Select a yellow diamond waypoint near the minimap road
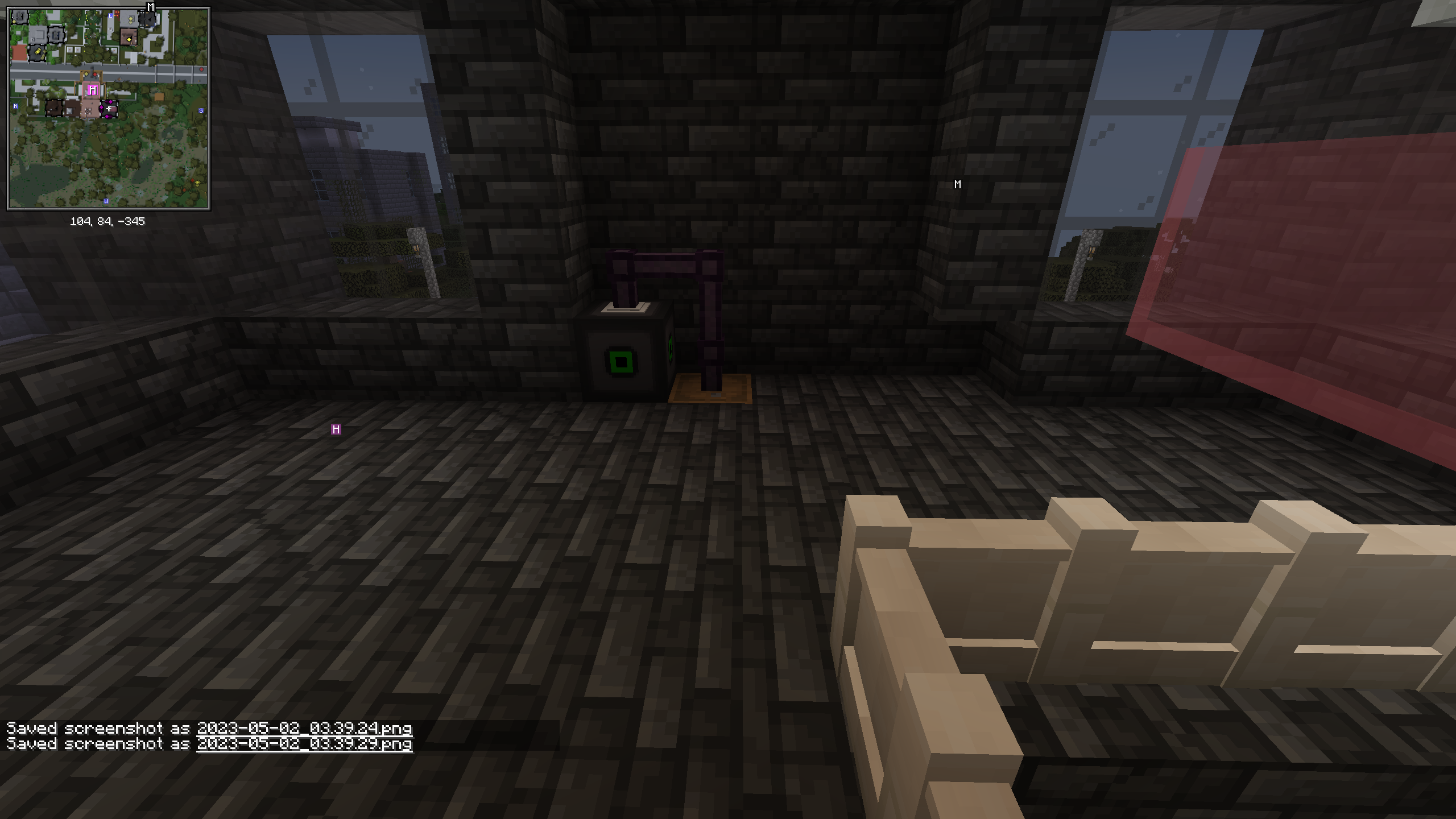 (x=86, y=73)
